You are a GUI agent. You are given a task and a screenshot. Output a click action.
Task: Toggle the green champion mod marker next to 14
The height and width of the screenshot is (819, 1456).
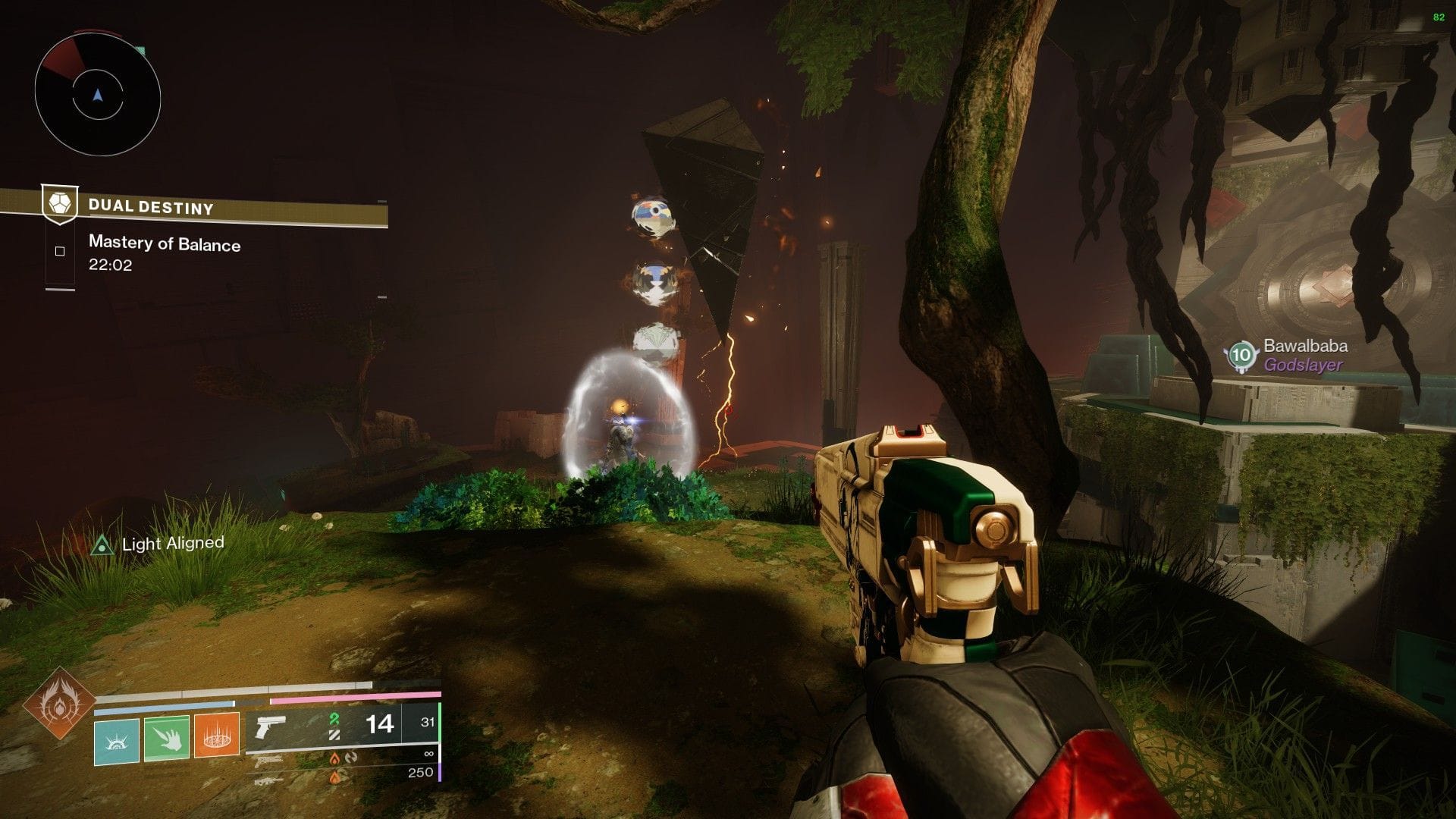[x=334, y=720]
